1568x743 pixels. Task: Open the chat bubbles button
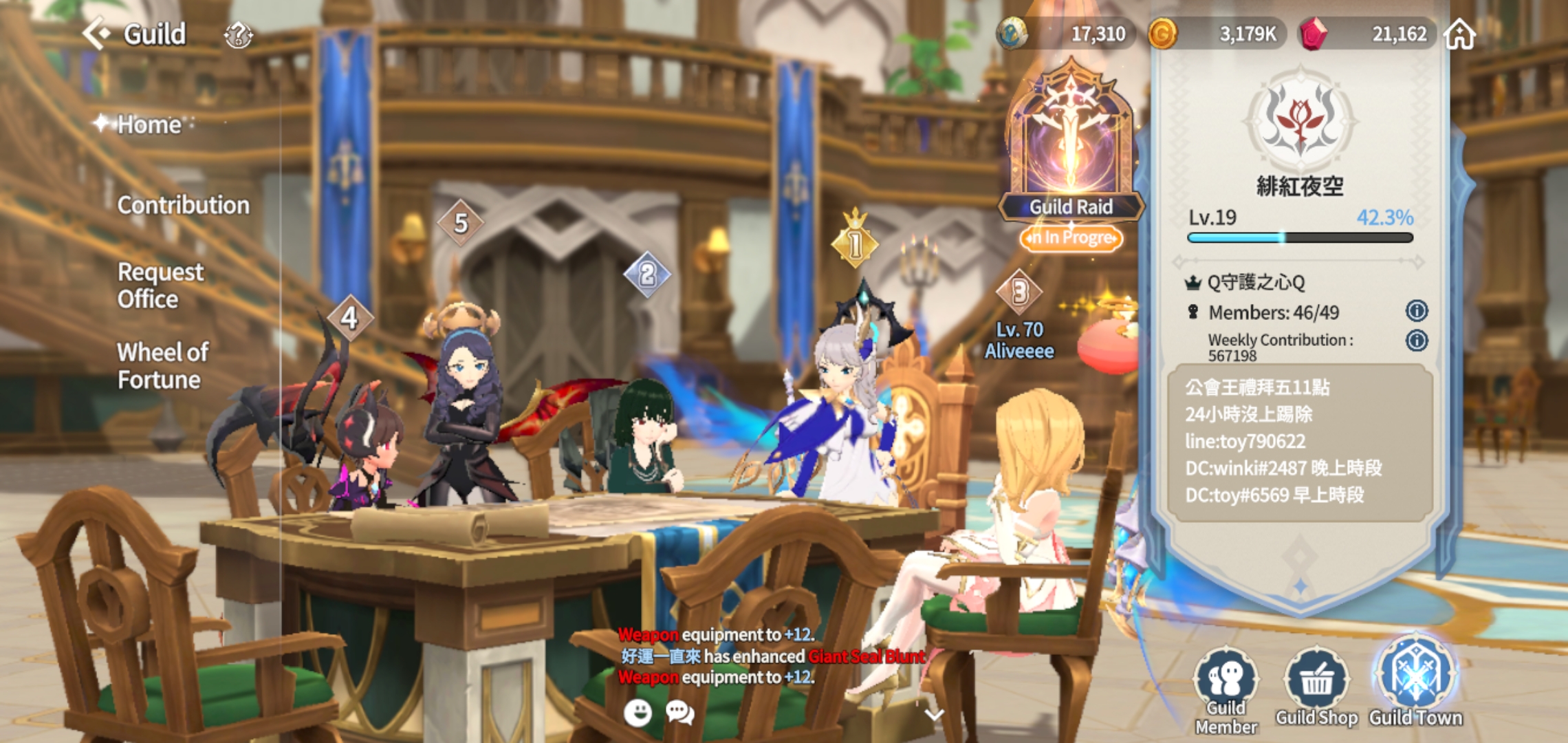680,713
